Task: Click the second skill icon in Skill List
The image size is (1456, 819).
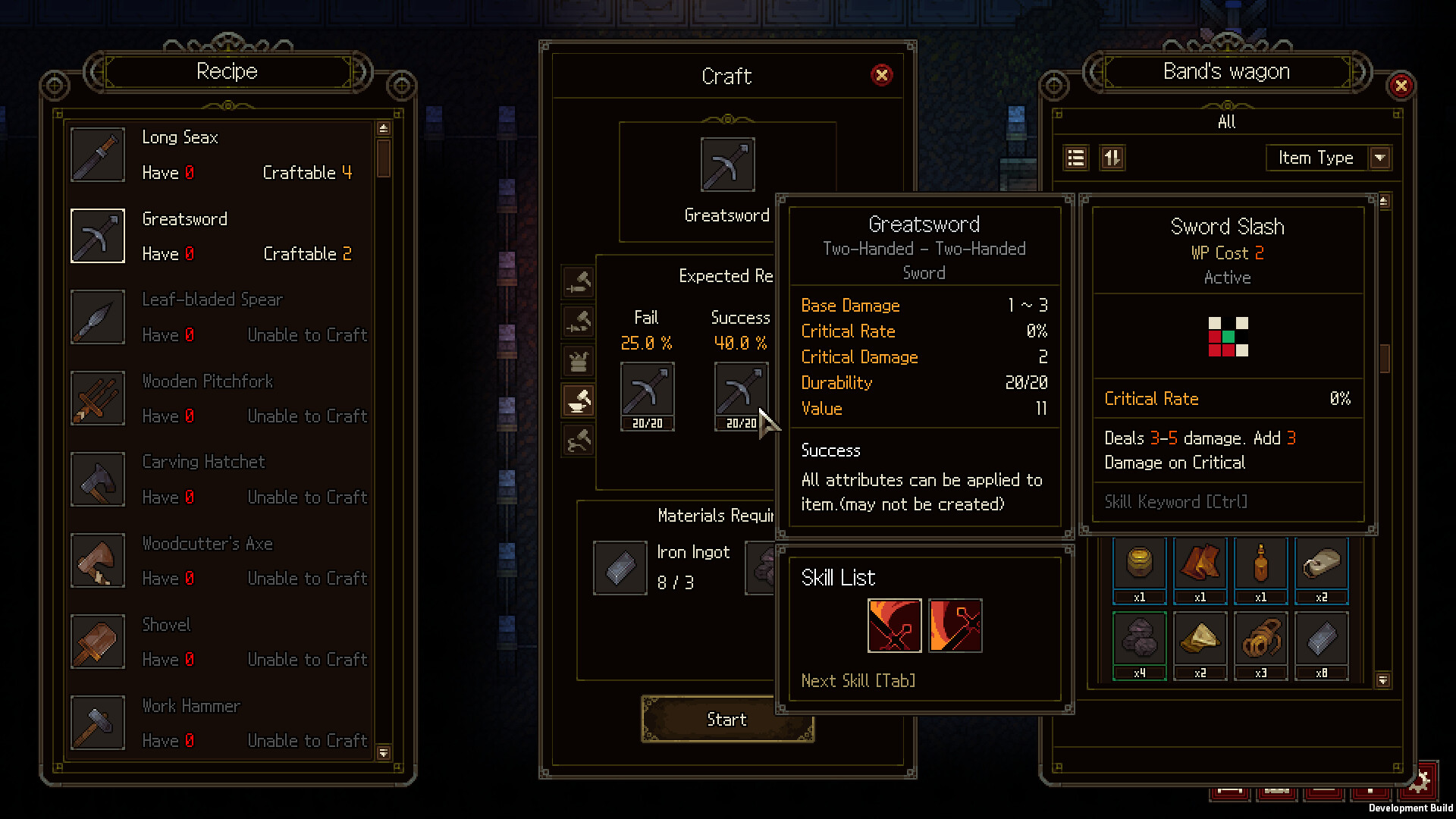Action: [x=955, y=626]
